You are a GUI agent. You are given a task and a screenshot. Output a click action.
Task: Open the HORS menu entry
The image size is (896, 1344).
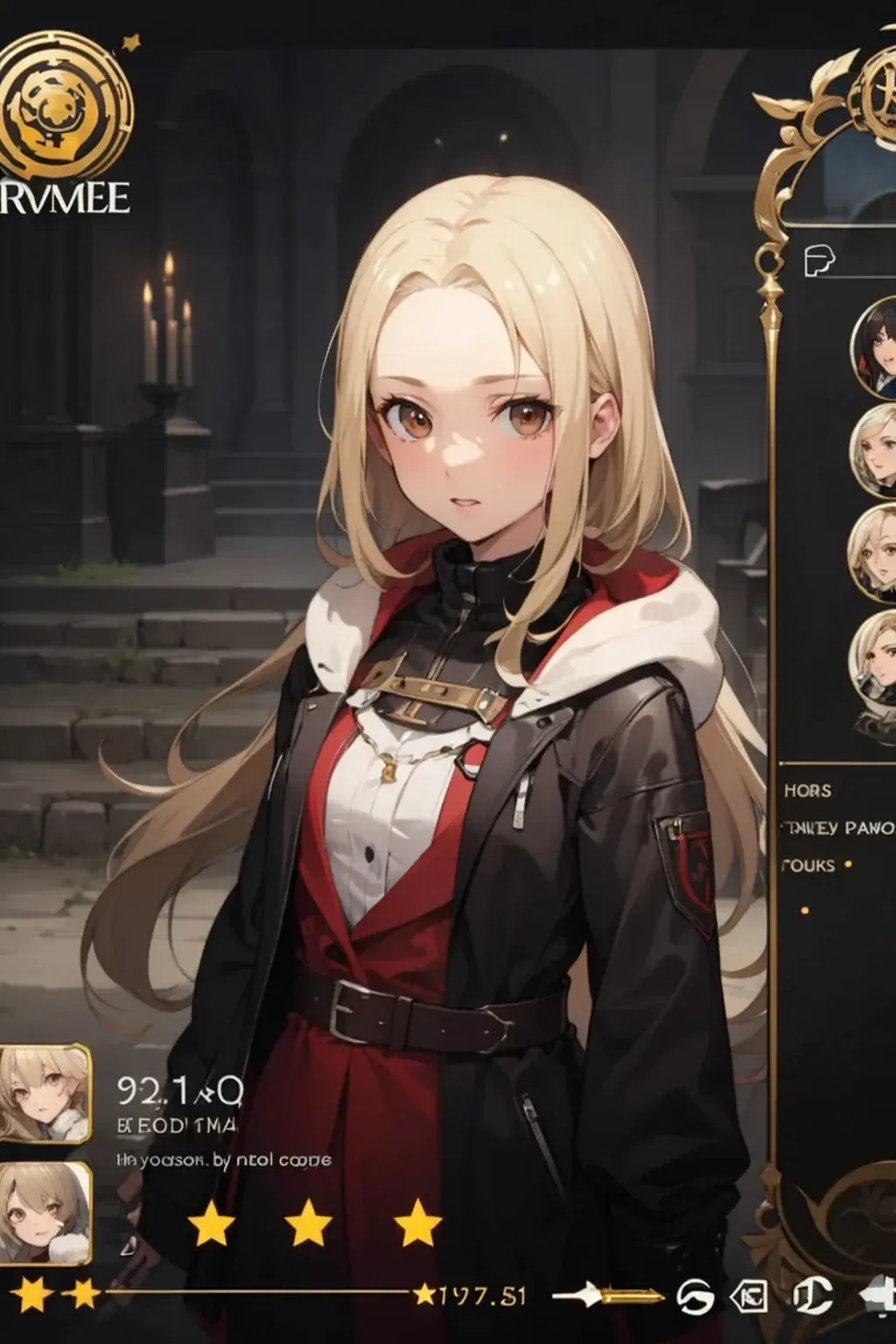tap(807, 790)
